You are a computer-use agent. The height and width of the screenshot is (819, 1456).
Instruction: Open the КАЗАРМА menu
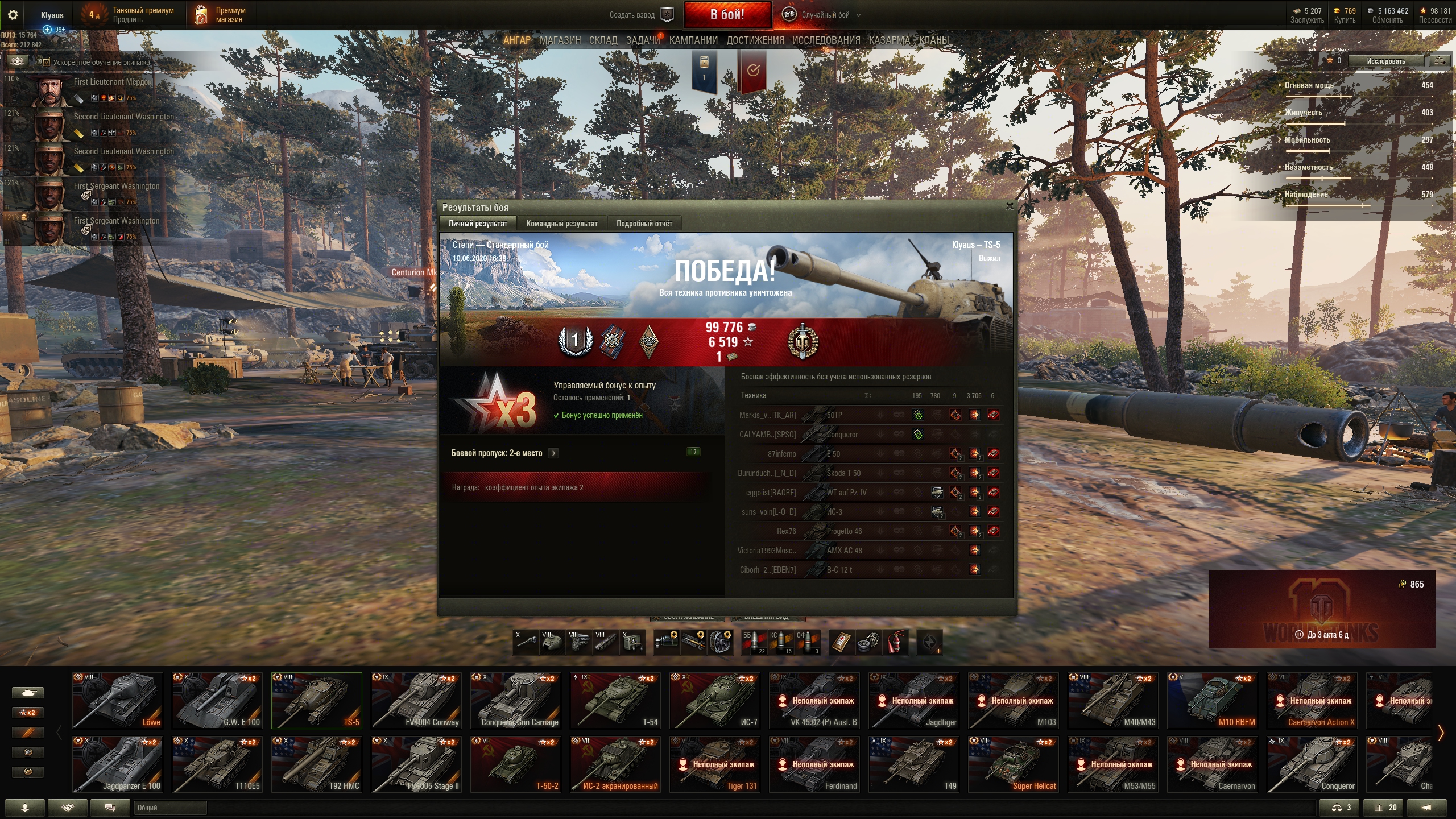[x=889, y=40]
